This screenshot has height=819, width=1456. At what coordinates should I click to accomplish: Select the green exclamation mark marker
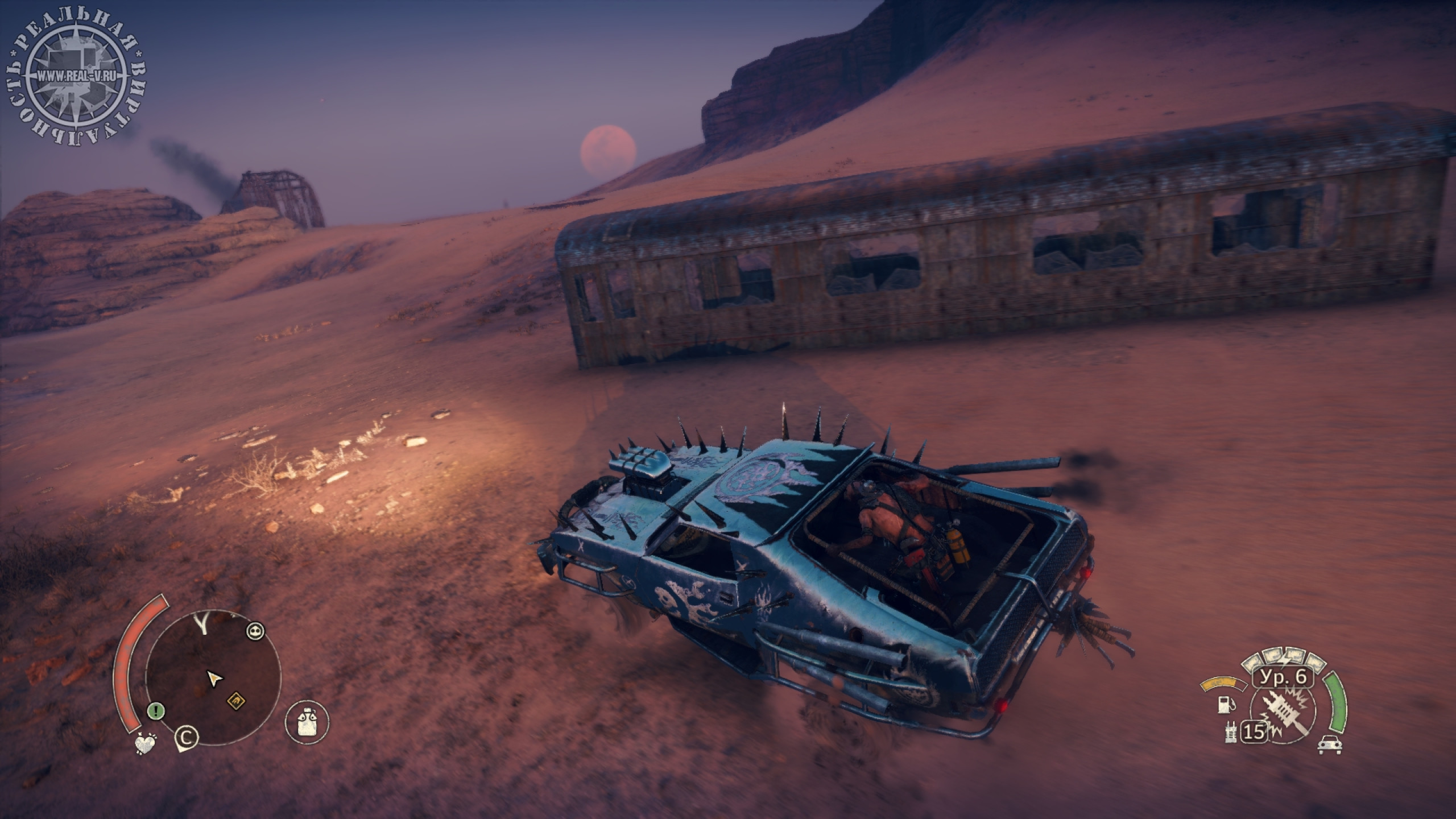point(156,710)
